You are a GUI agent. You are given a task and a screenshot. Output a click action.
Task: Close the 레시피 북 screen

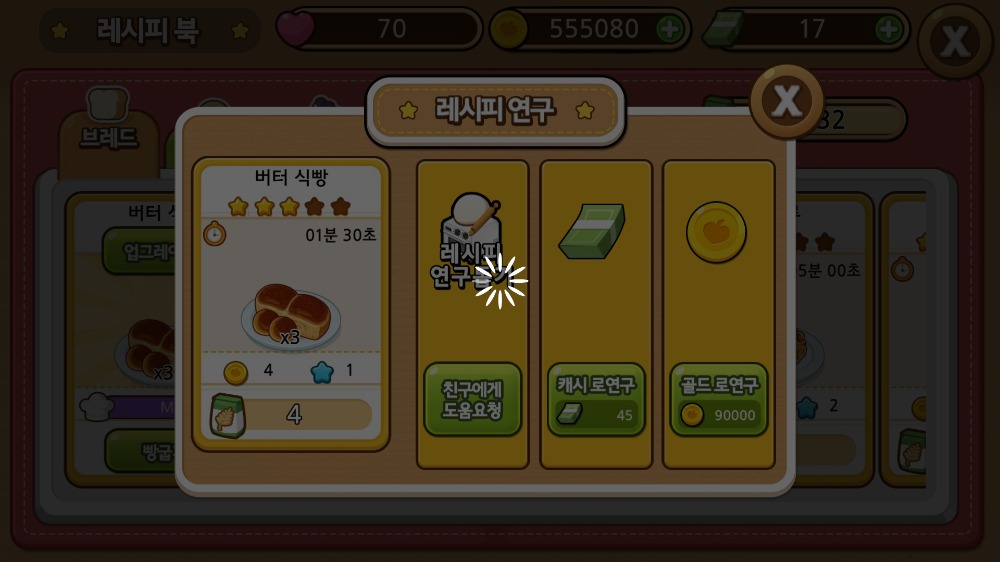(955, 41)
